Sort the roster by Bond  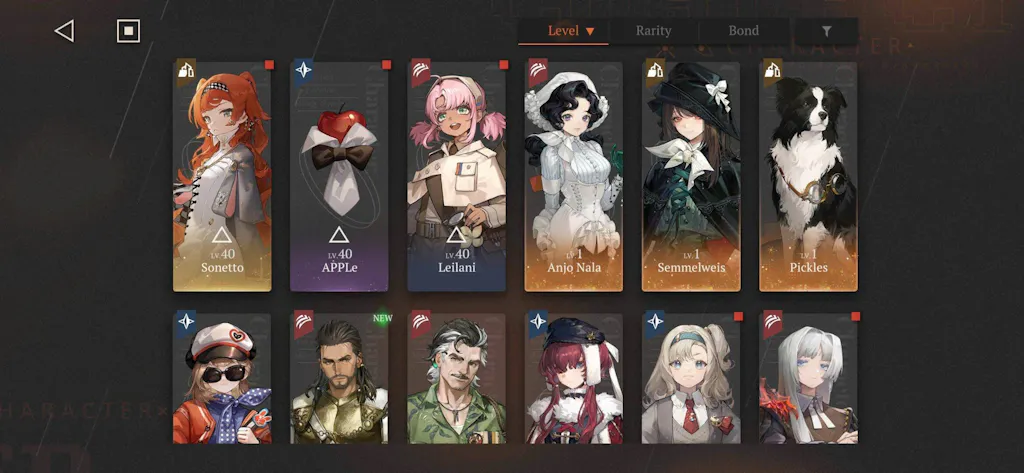(x=743, y=31)
